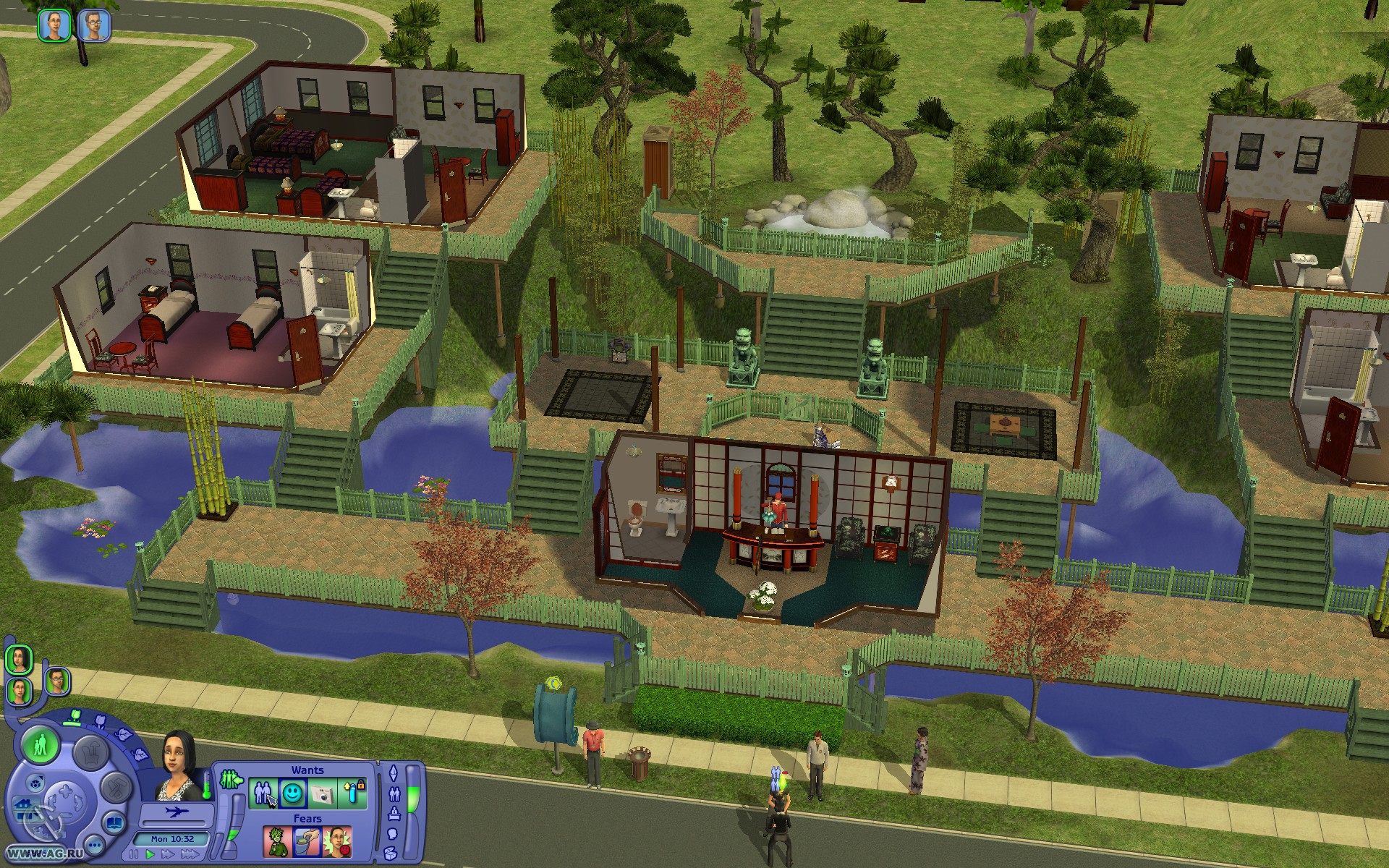Open the story mode book icon
Screen dimensions: 1389x868
[x=114, y=823]
